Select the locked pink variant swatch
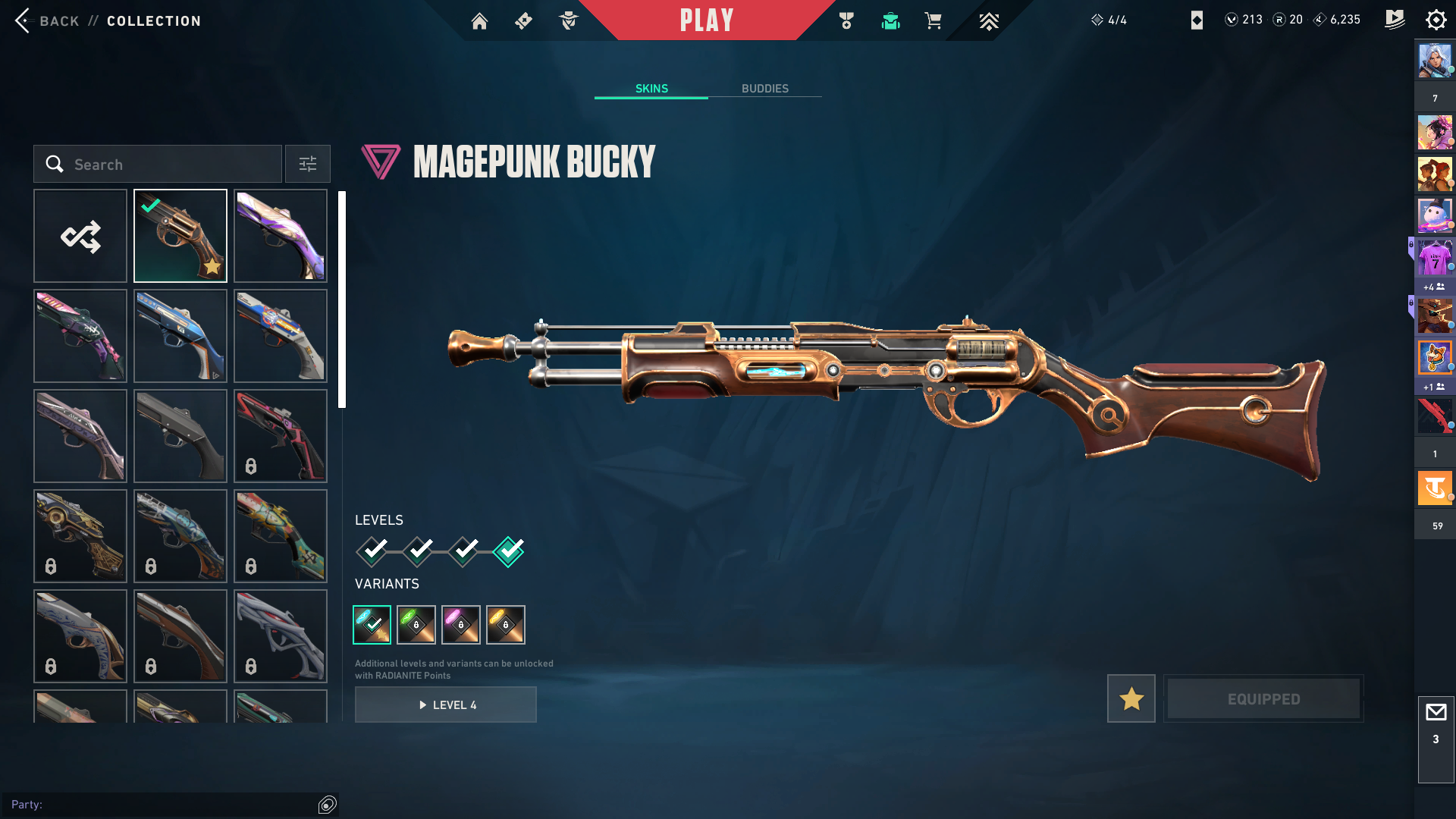This screenshot has width=1456, height=819. click(461, 625)
